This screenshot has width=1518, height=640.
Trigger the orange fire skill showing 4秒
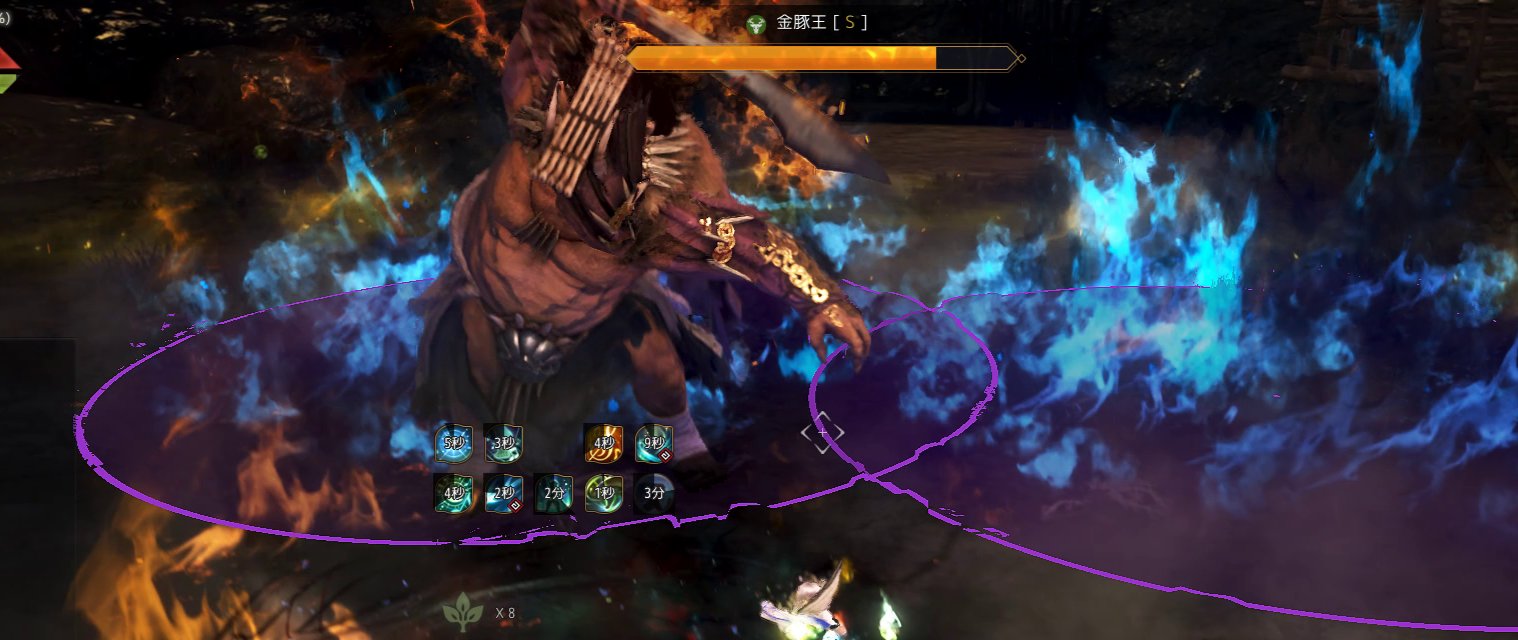[604, 443]
